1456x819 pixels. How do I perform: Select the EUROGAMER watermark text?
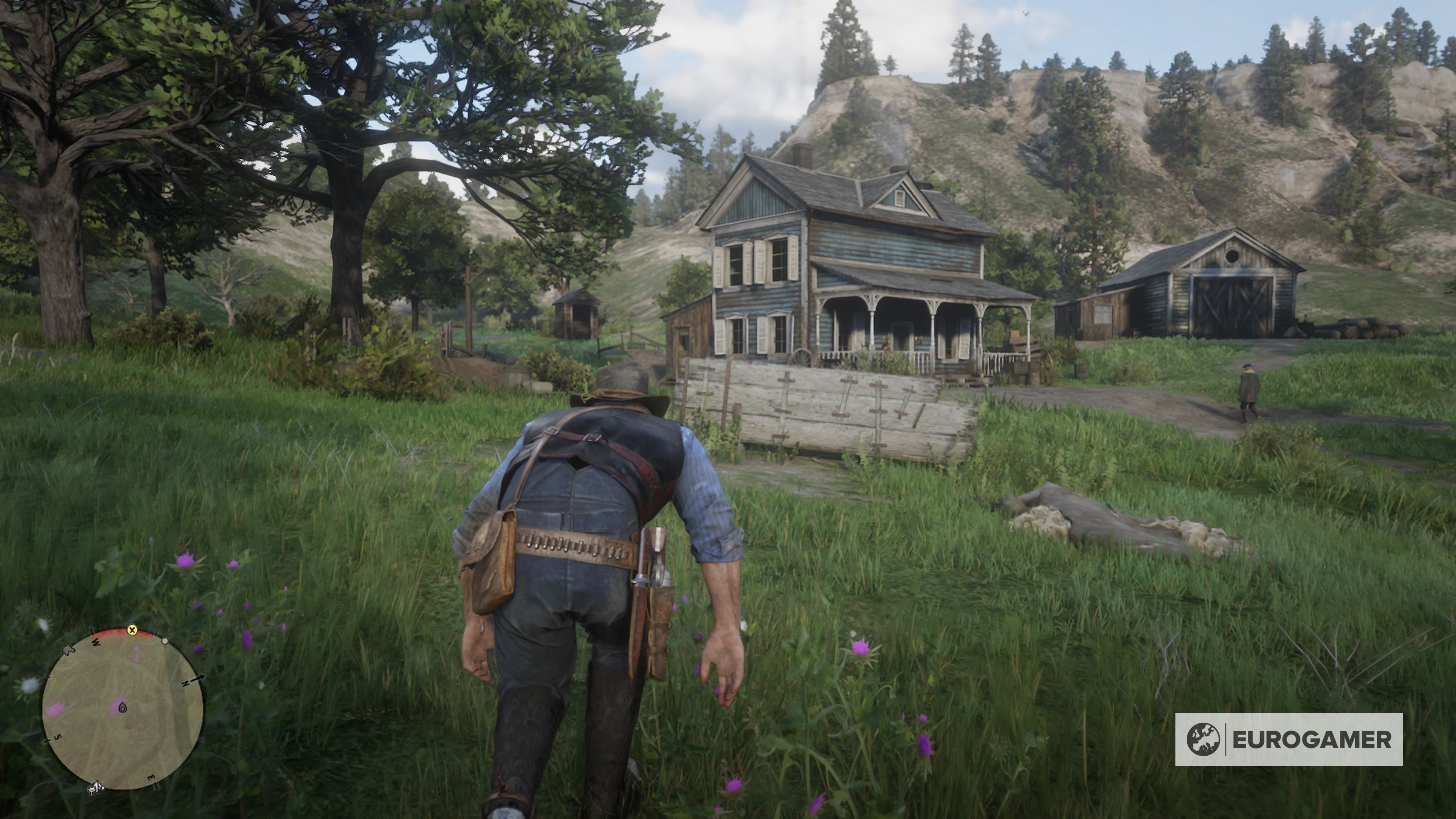1317,741
